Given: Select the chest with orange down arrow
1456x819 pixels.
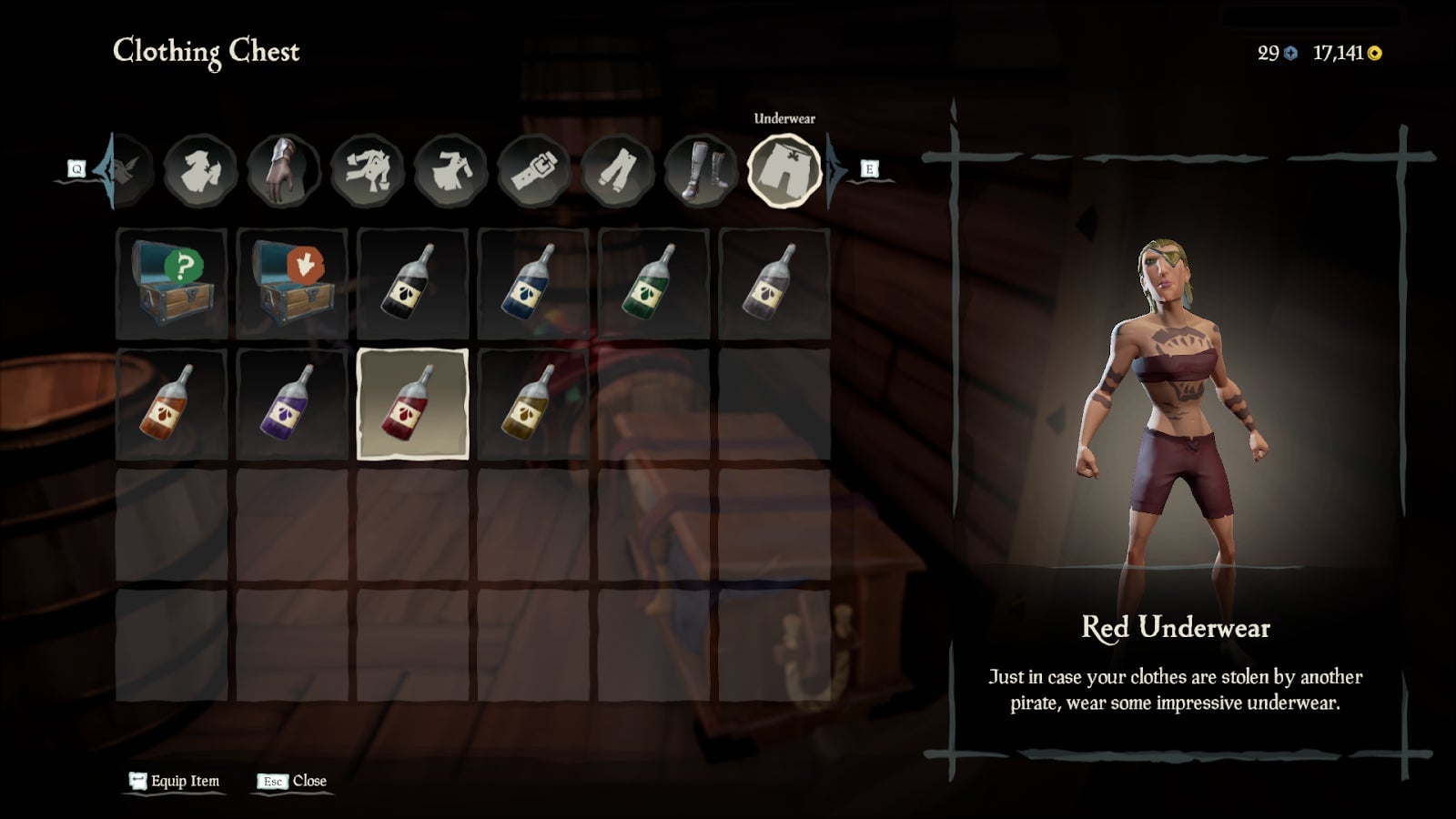Looking at the screenshot, I should click(x=292, y=283).
